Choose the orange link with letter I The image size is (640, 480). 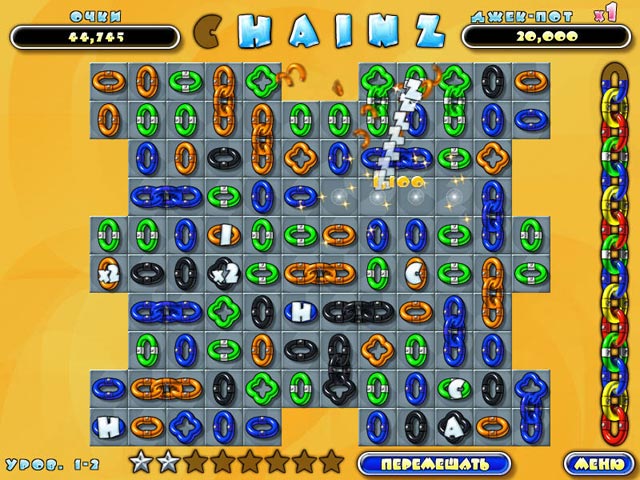222,233
